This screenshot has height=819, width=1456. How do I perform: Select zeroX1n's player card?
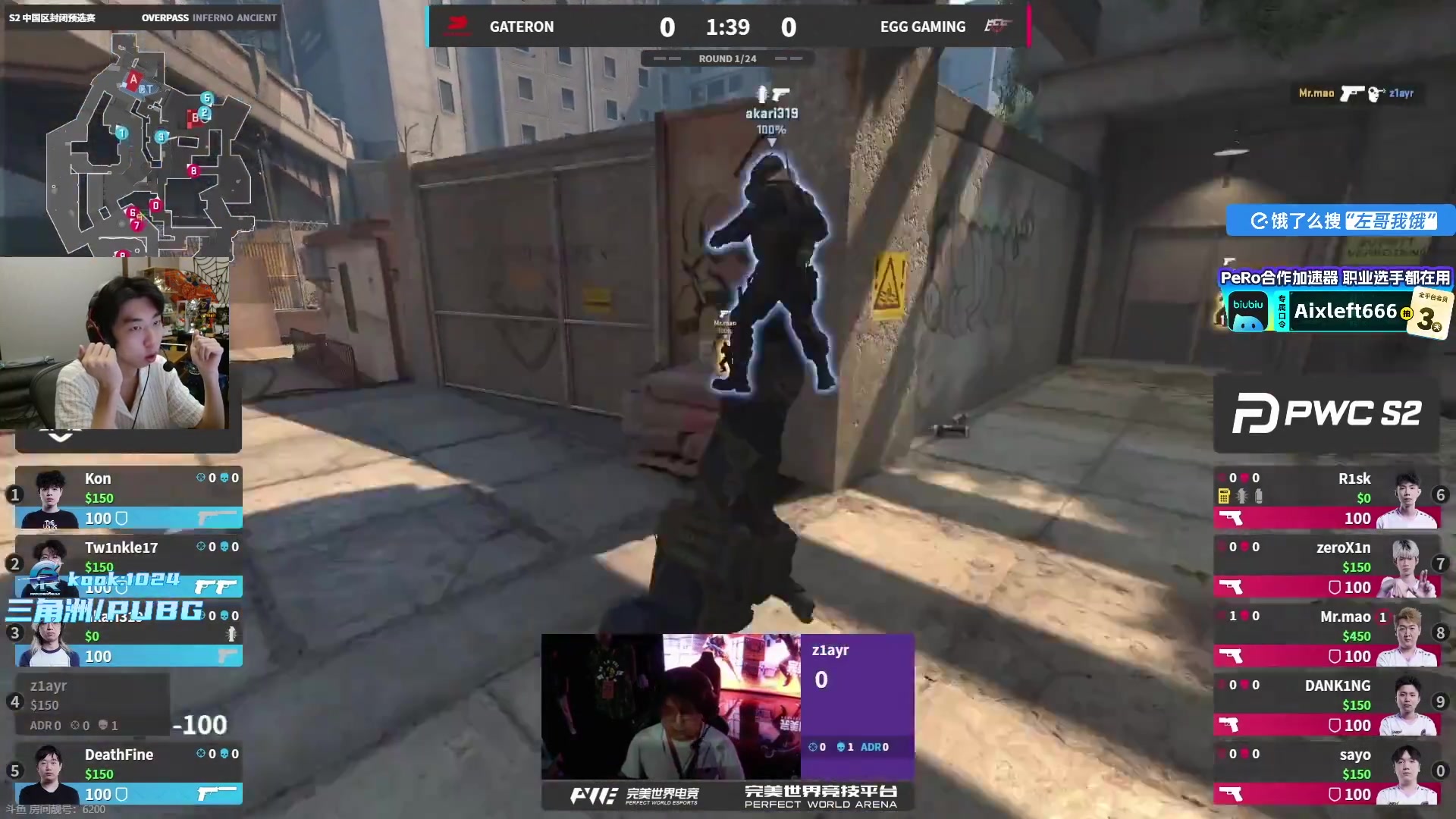pos(1327,566)
